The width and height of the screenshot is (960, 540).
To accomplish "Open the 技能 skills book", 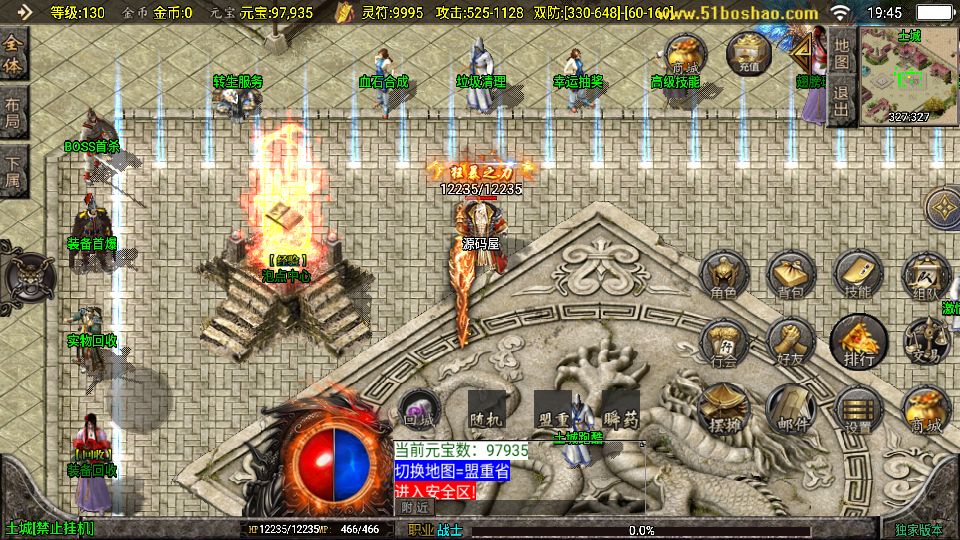I will [x=858, y=276].
